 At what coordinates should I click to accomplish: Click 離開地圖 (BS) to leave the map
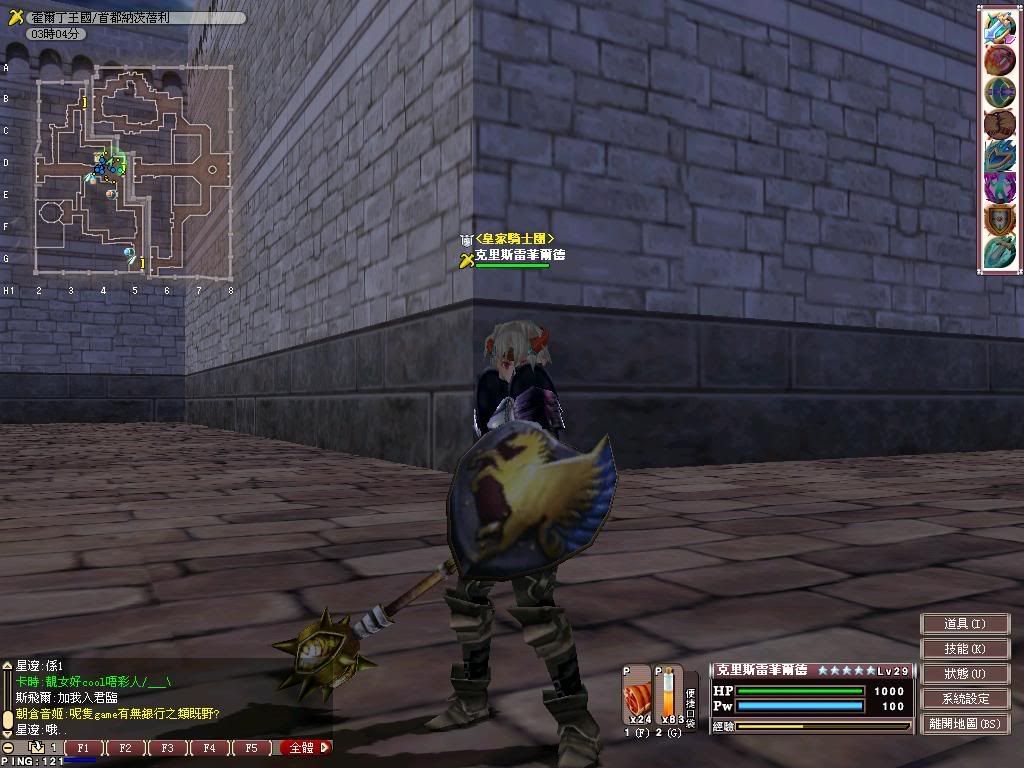click(x=964, y=724)
